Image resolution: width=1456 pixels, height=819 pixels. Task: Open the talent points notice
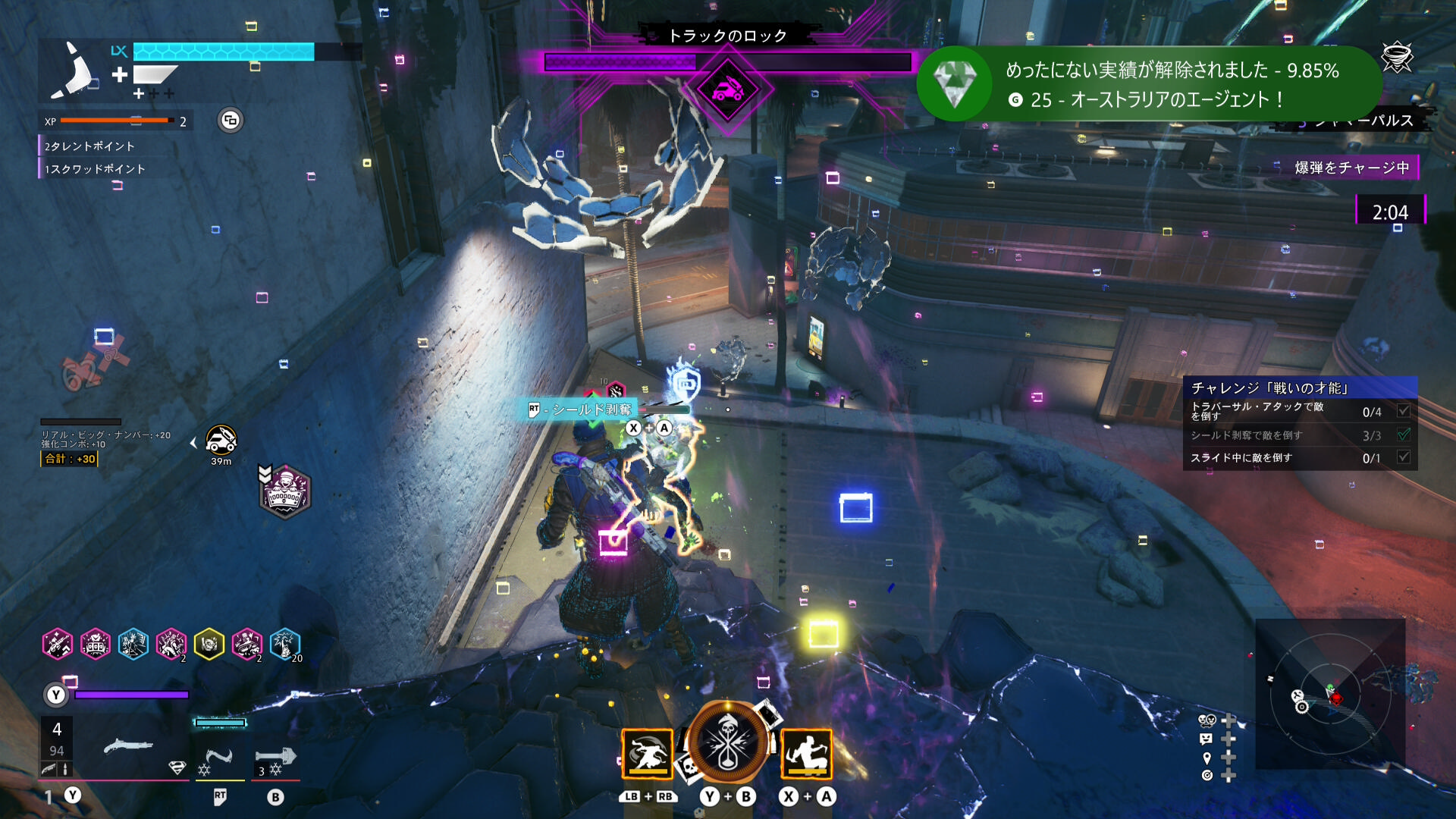click(x=89, y=146)
